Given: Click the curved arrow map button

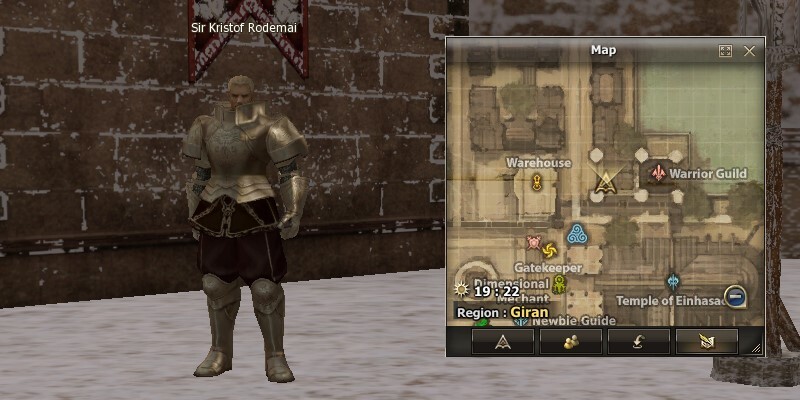Looking at the screenshot, I should (x=638, y=342).
